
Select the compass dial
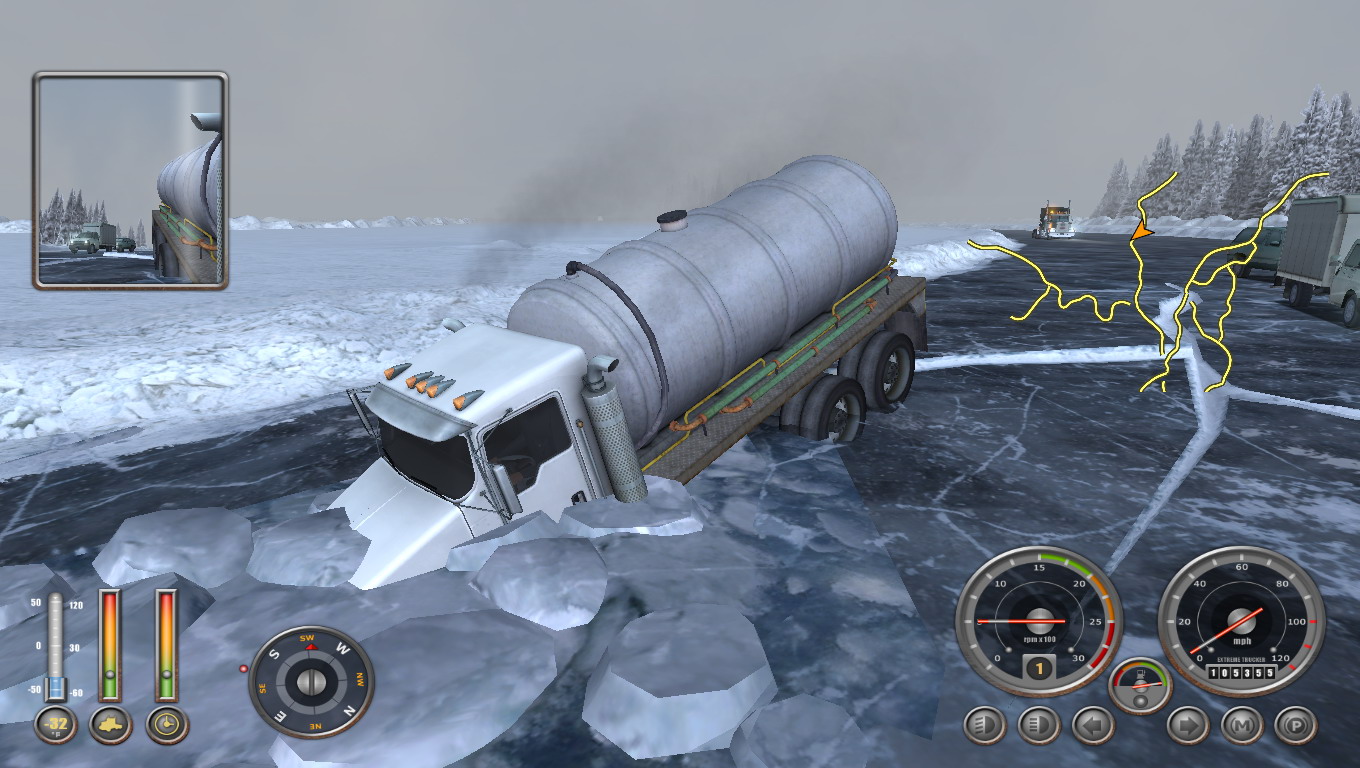[311, 682]
